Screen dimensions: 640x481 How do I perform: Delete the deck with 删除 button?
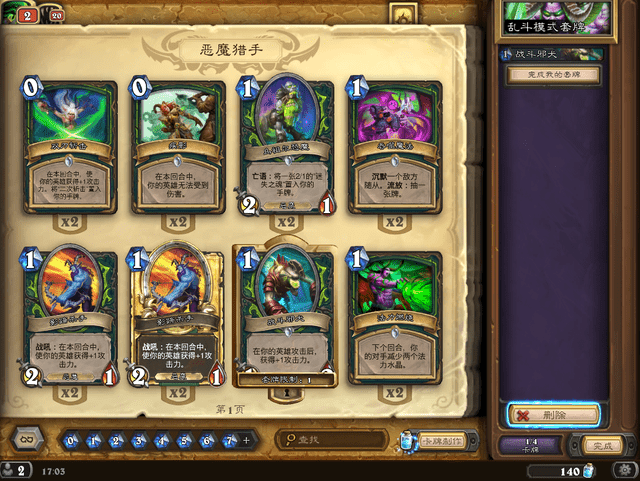[x=553, y=413]
